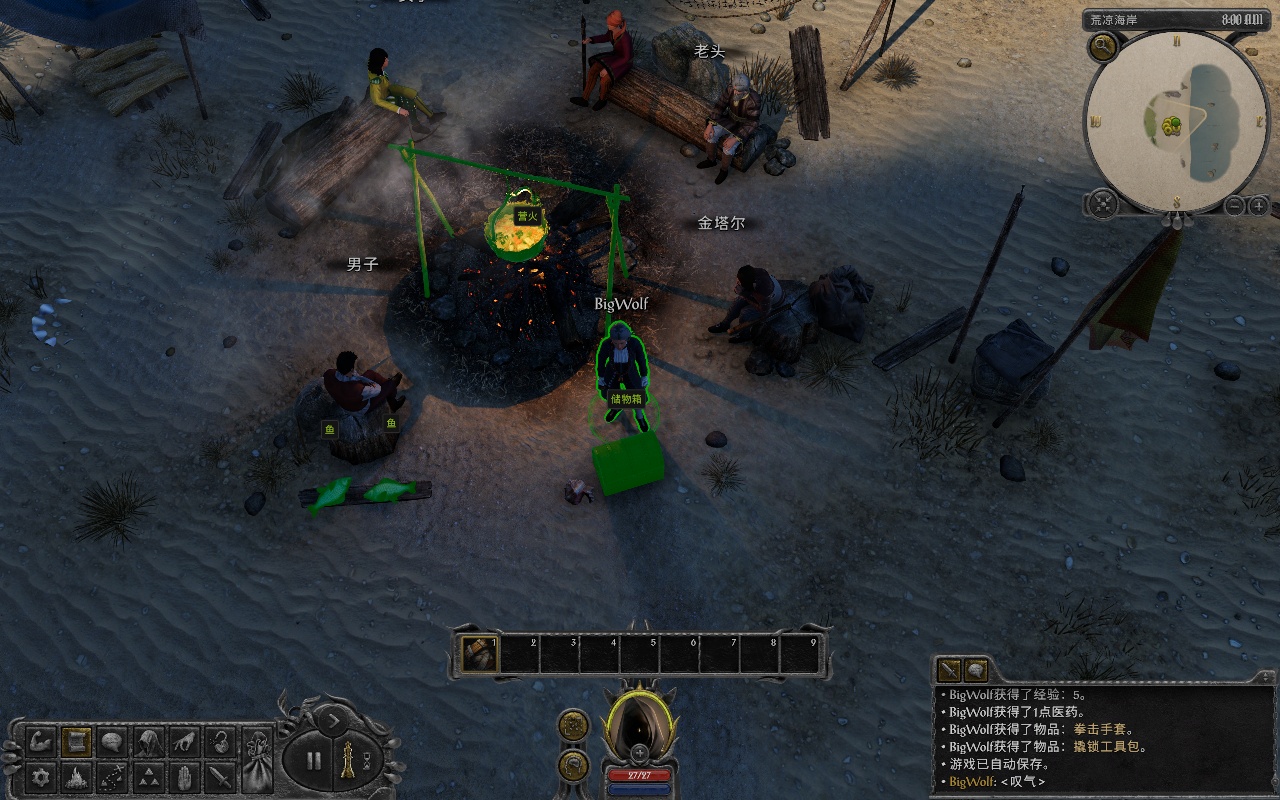Activate the sword attack icon
1280x800 pixels.
(221, 777)
